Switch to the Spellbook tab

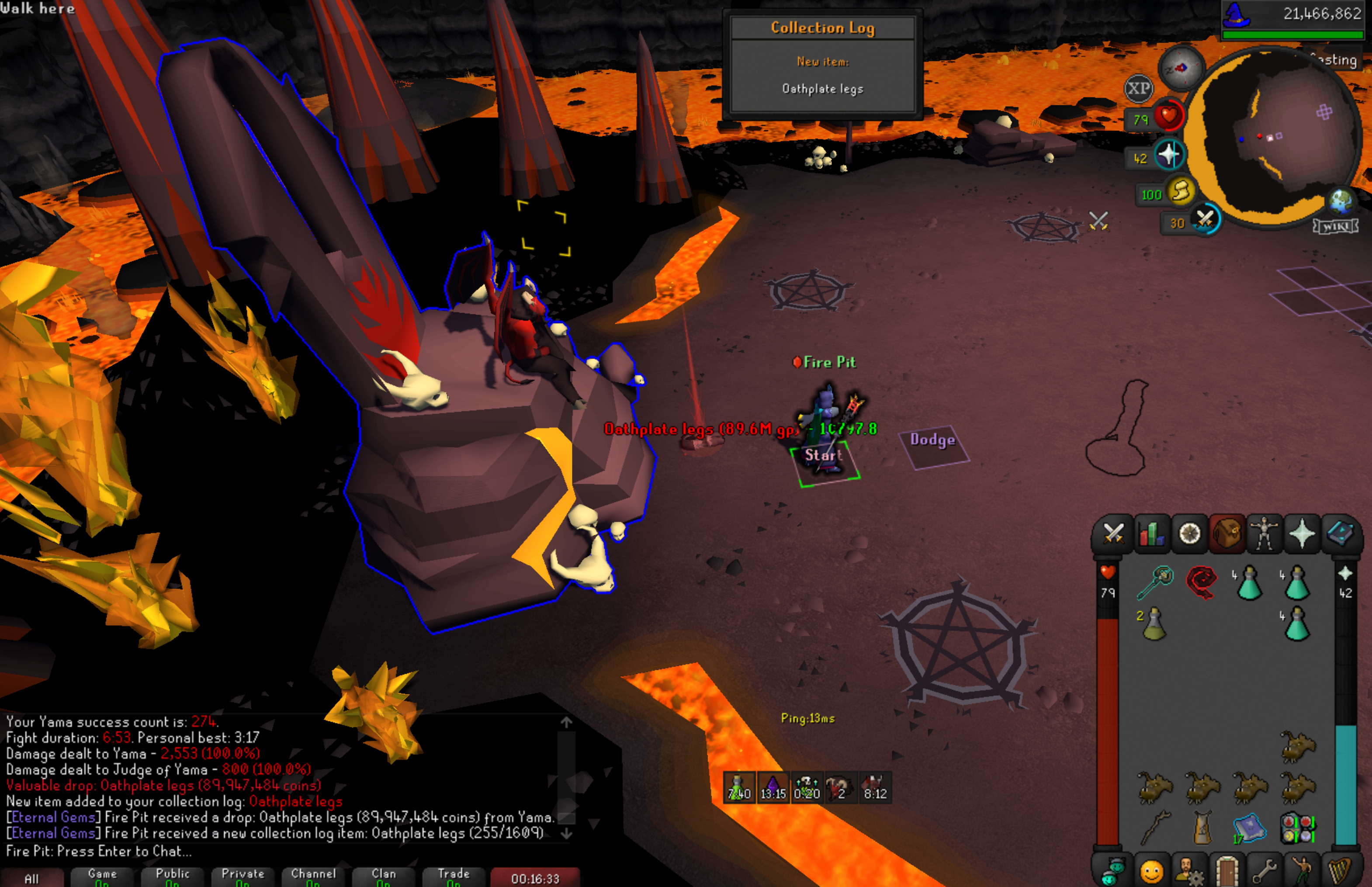(1340, 534)
